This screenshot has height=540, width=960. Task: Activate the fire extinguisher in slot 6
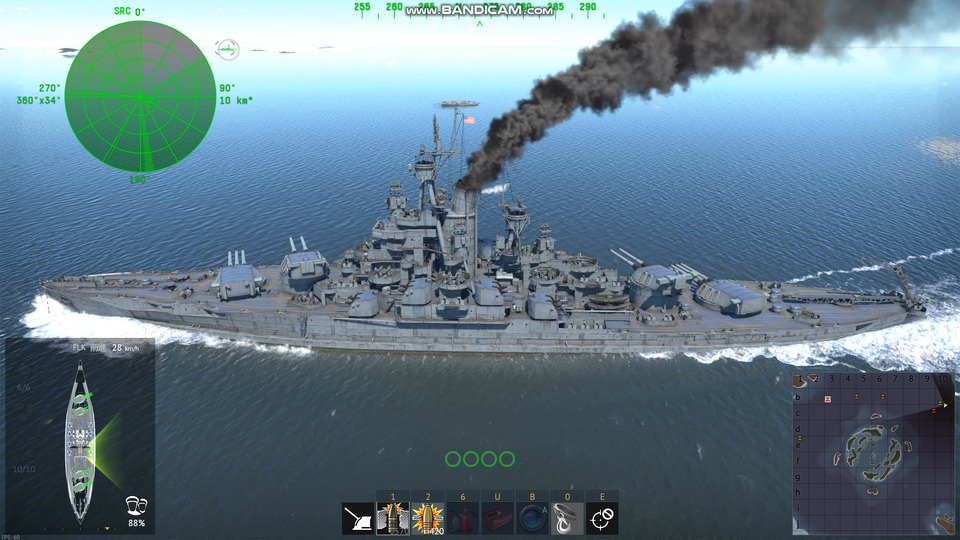coord(463,518)
